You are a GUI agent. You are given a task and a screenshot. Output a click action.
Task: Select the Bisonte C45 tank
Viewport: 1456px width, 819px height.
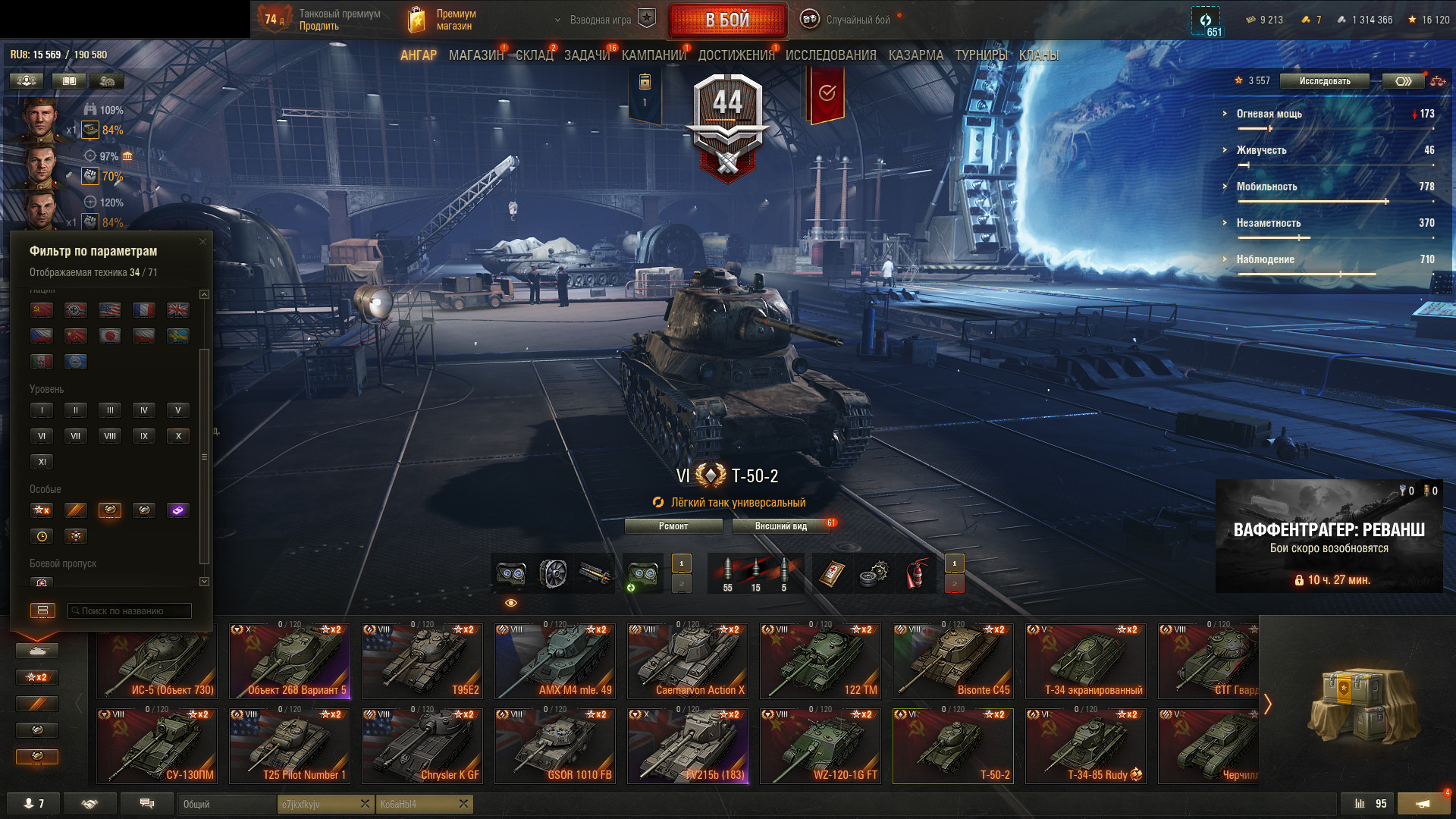[x=952, y=661]
